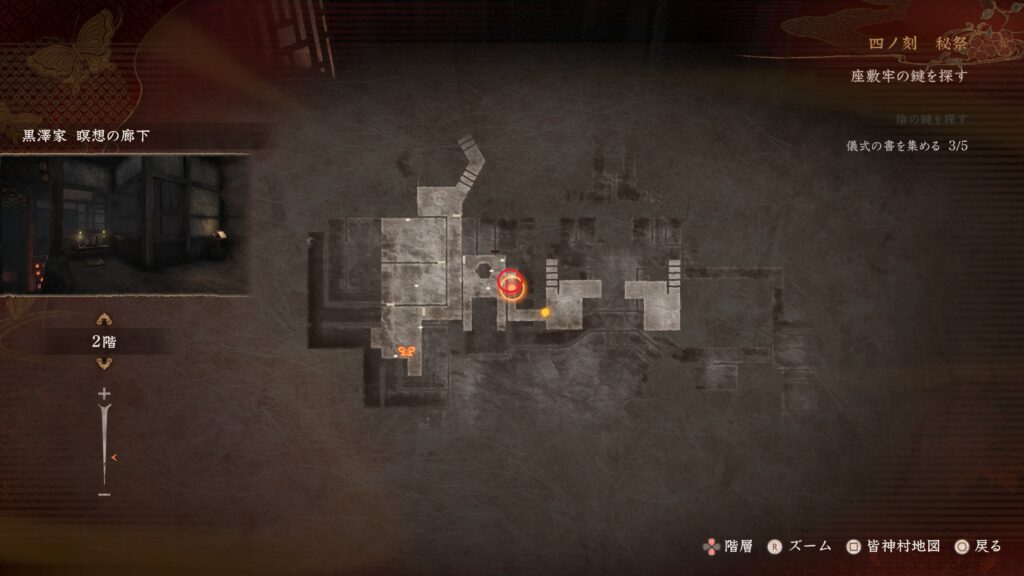The width and height of the screenshot is (1024, 576).
Task: Select the orange butterfly marker on the map
Action: [x=406, y=352]
